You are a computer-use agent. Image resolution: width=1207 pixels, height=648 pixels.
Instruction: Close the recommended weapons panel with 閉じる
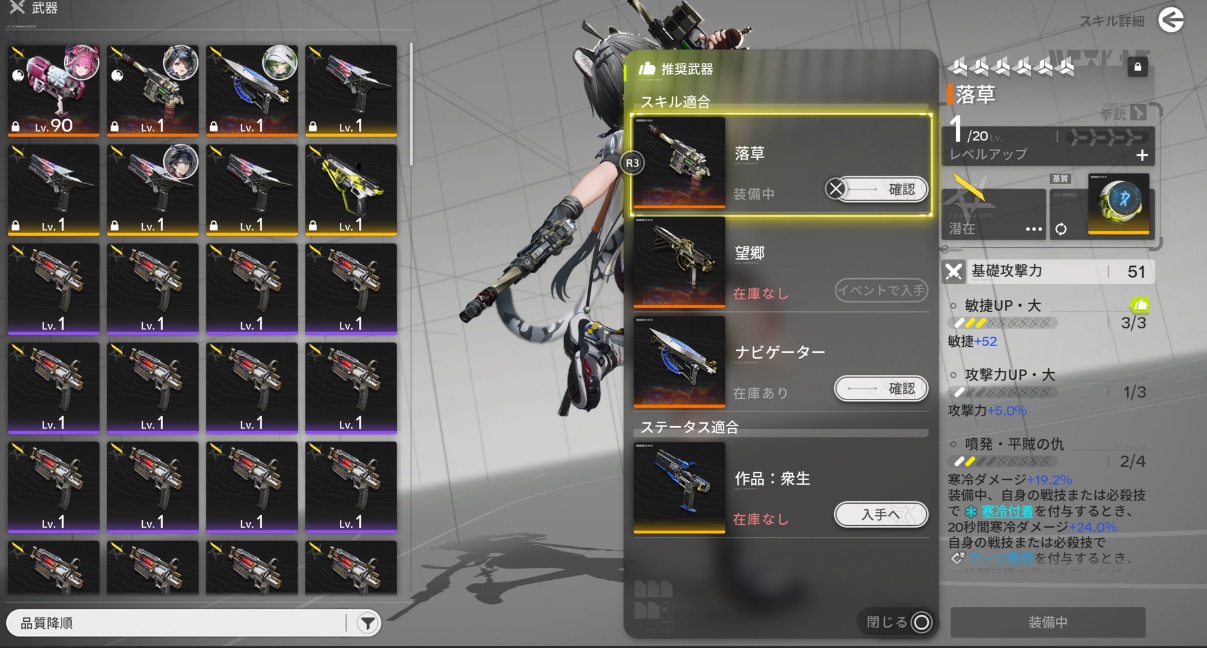click(x=898, y=622)
